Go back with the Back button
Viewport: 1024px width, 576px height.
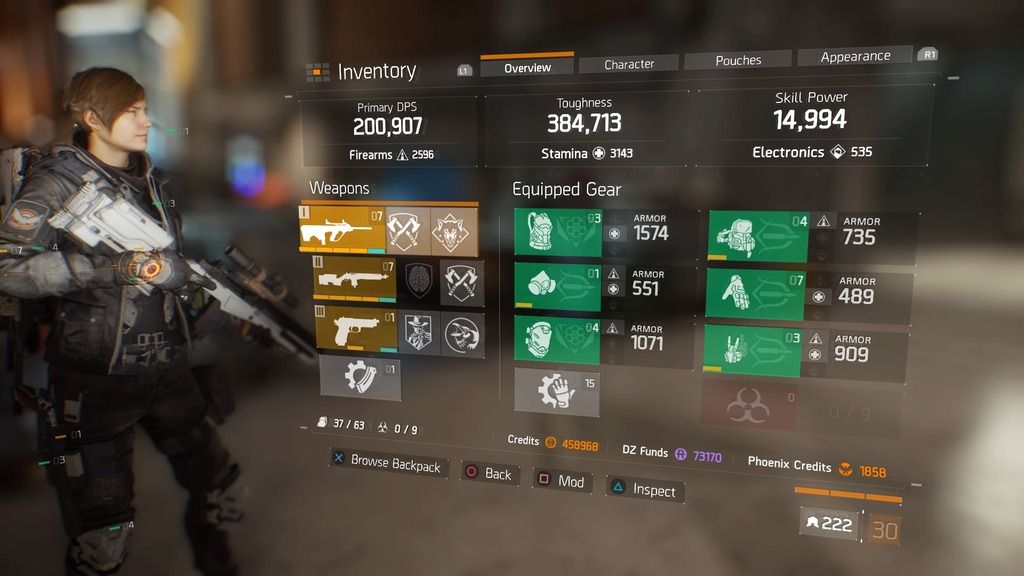tap(488, 473)
